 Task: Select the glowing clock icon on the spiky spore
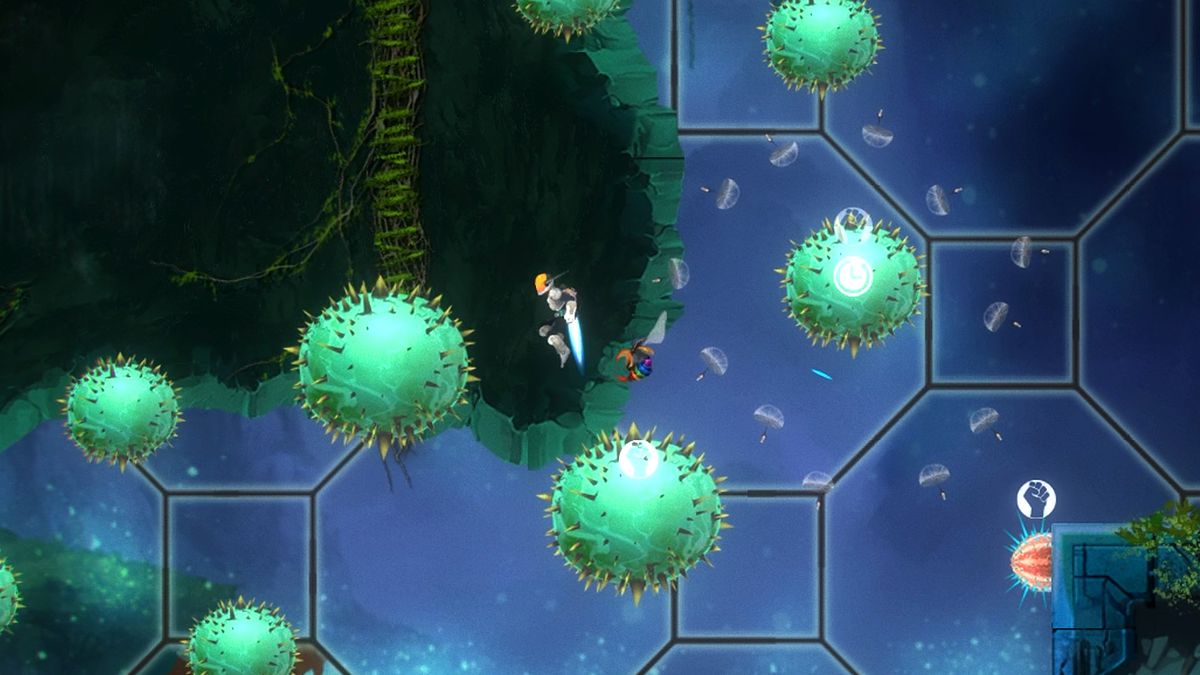point(853,275)
